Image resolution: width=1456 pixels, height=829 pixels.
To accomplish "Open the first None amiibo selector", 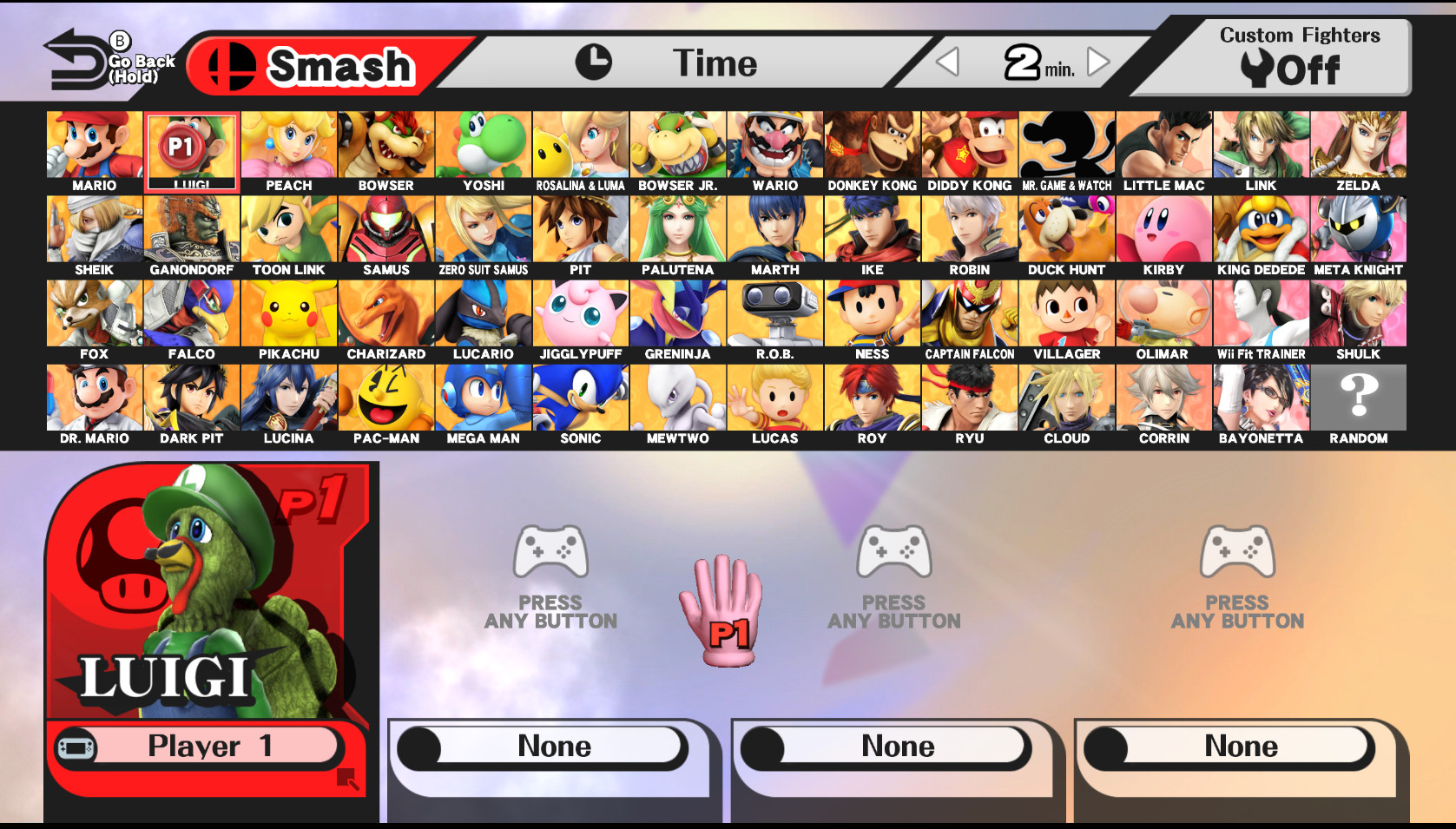I will coord(553,745).
